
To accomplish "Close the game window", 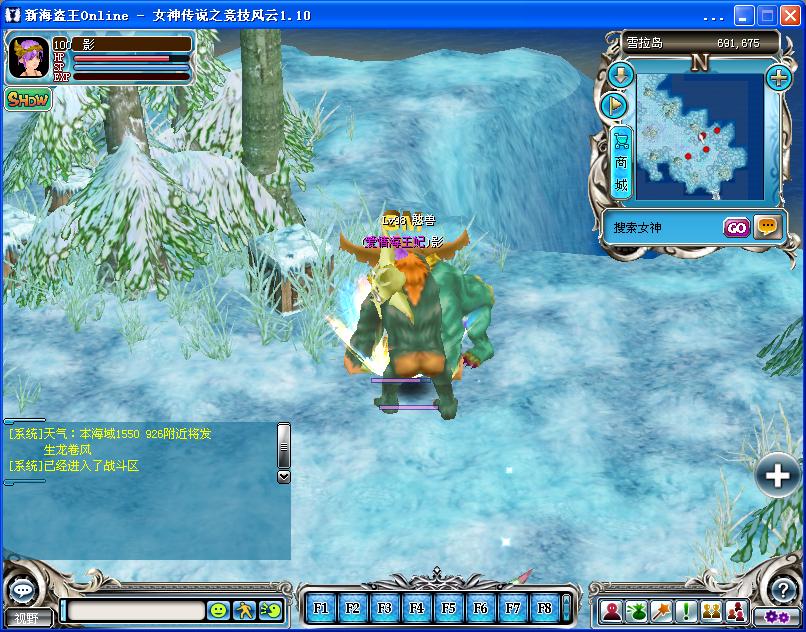I will (x=790, y=16).
